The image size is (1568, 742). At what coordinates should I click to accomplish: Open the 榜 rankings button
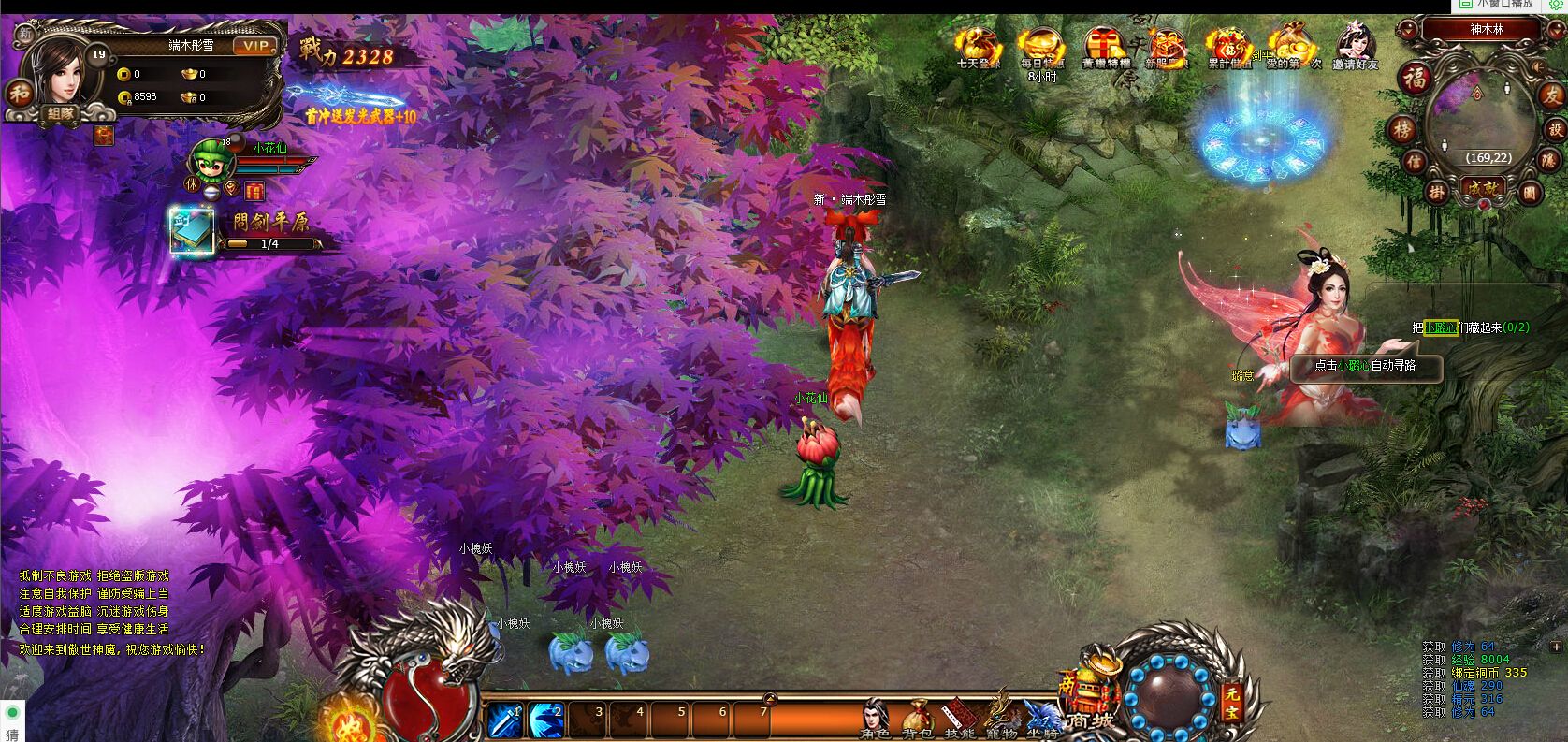click(1401, 129)
